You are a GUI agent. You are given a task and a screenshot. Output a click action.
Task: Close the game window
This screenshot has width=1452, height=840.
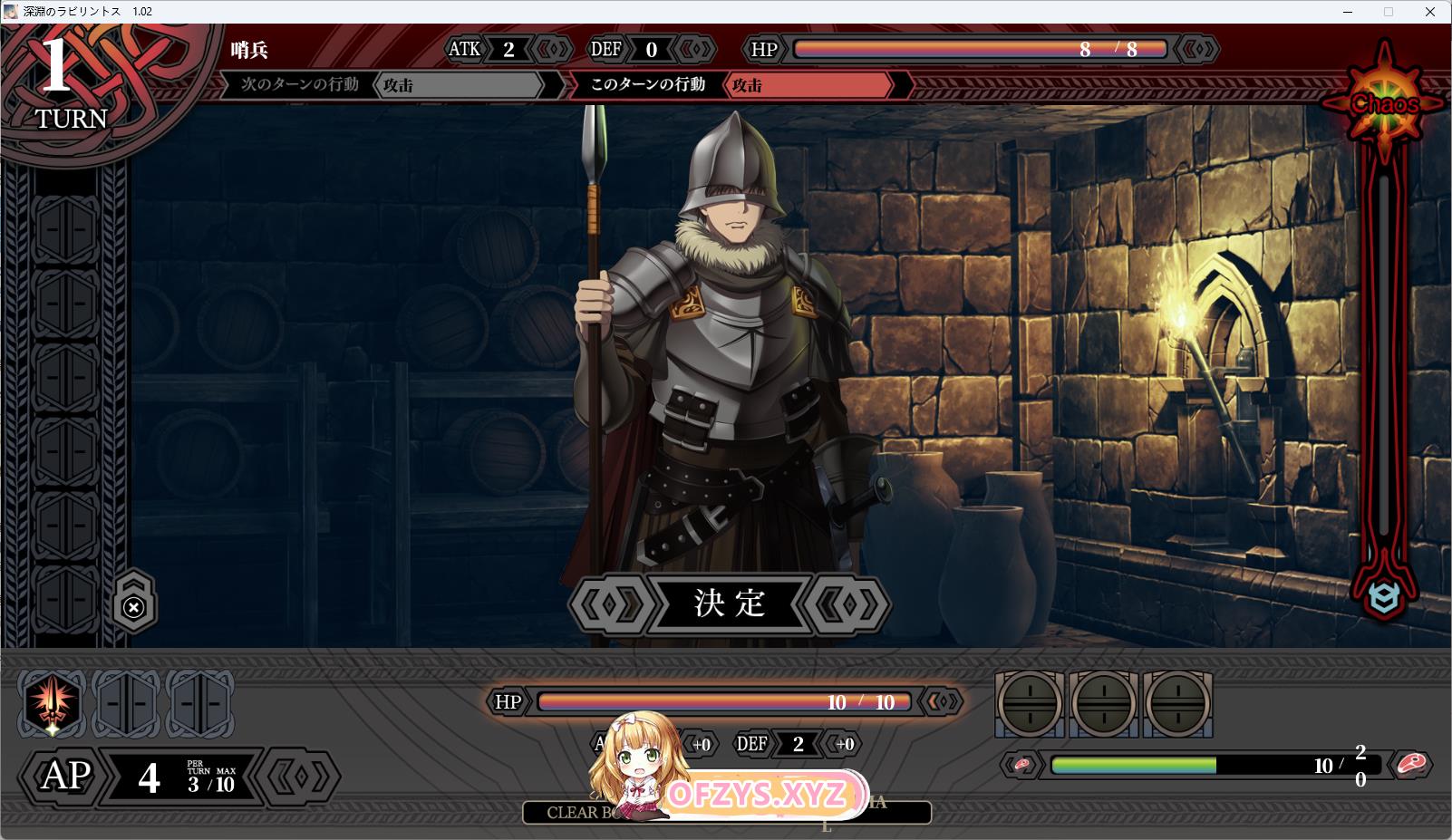tap(1429, 12)
